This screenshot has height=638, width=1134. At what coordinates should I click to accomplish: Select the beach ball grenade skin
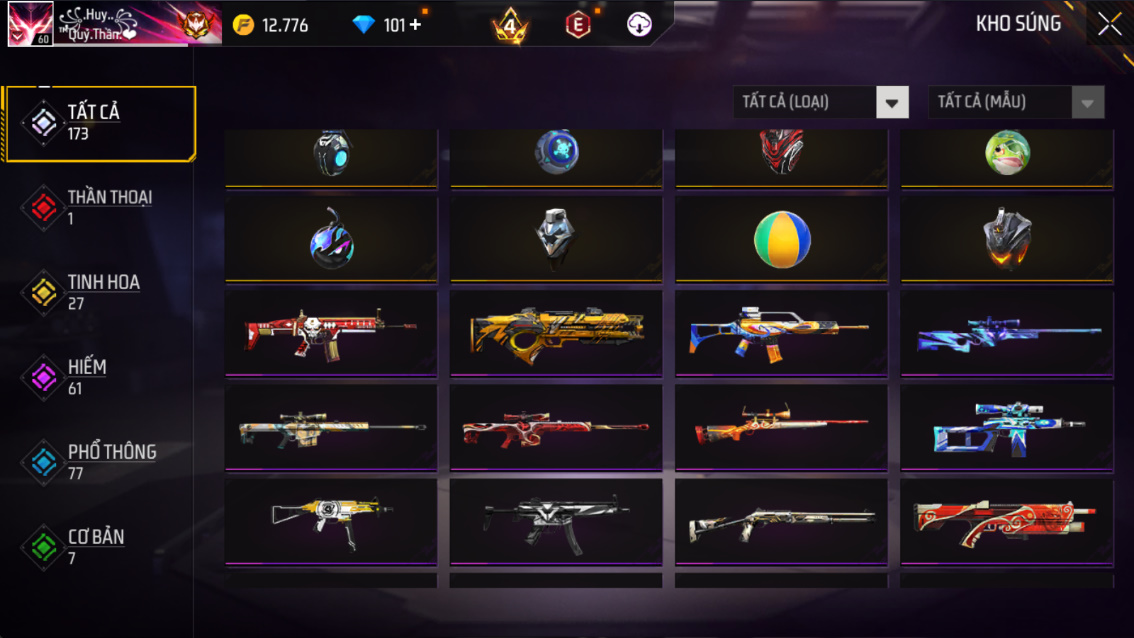pos(781,240)
